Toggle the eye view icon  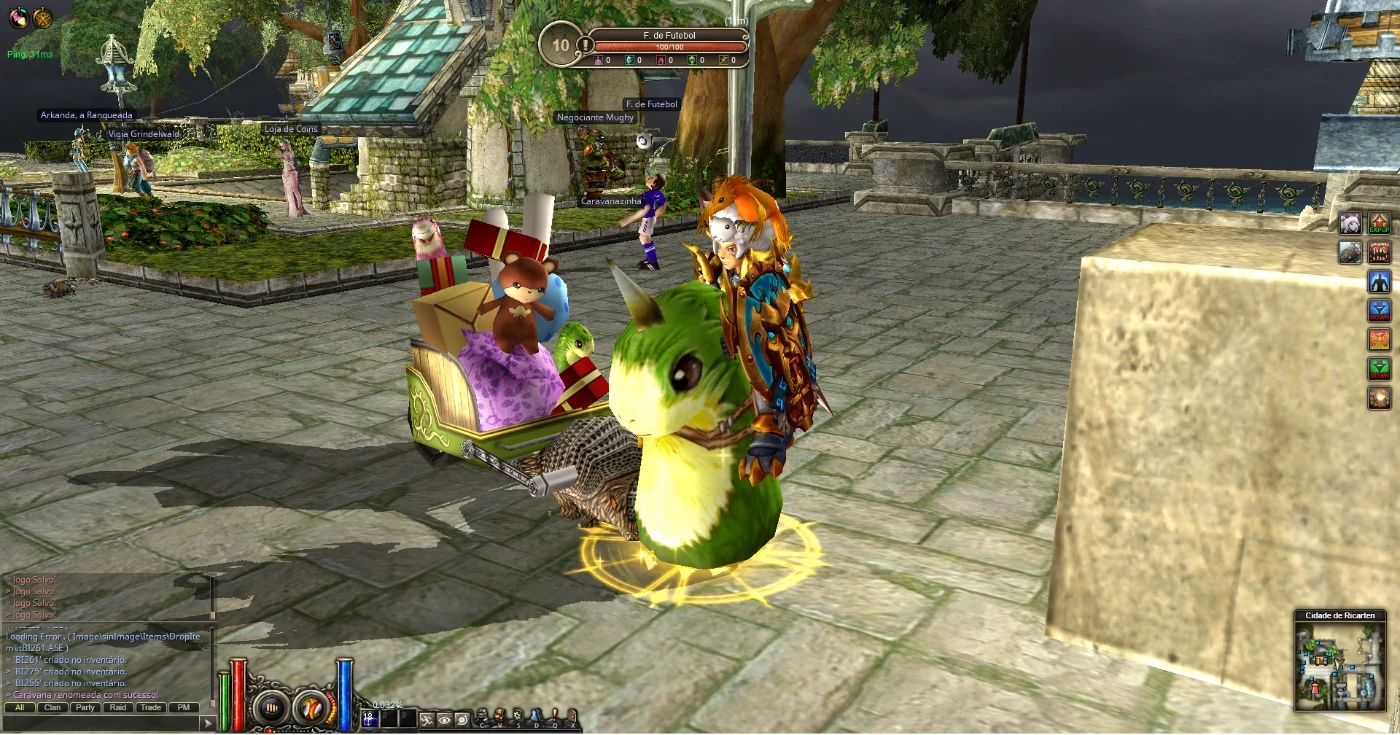[444, 720]
